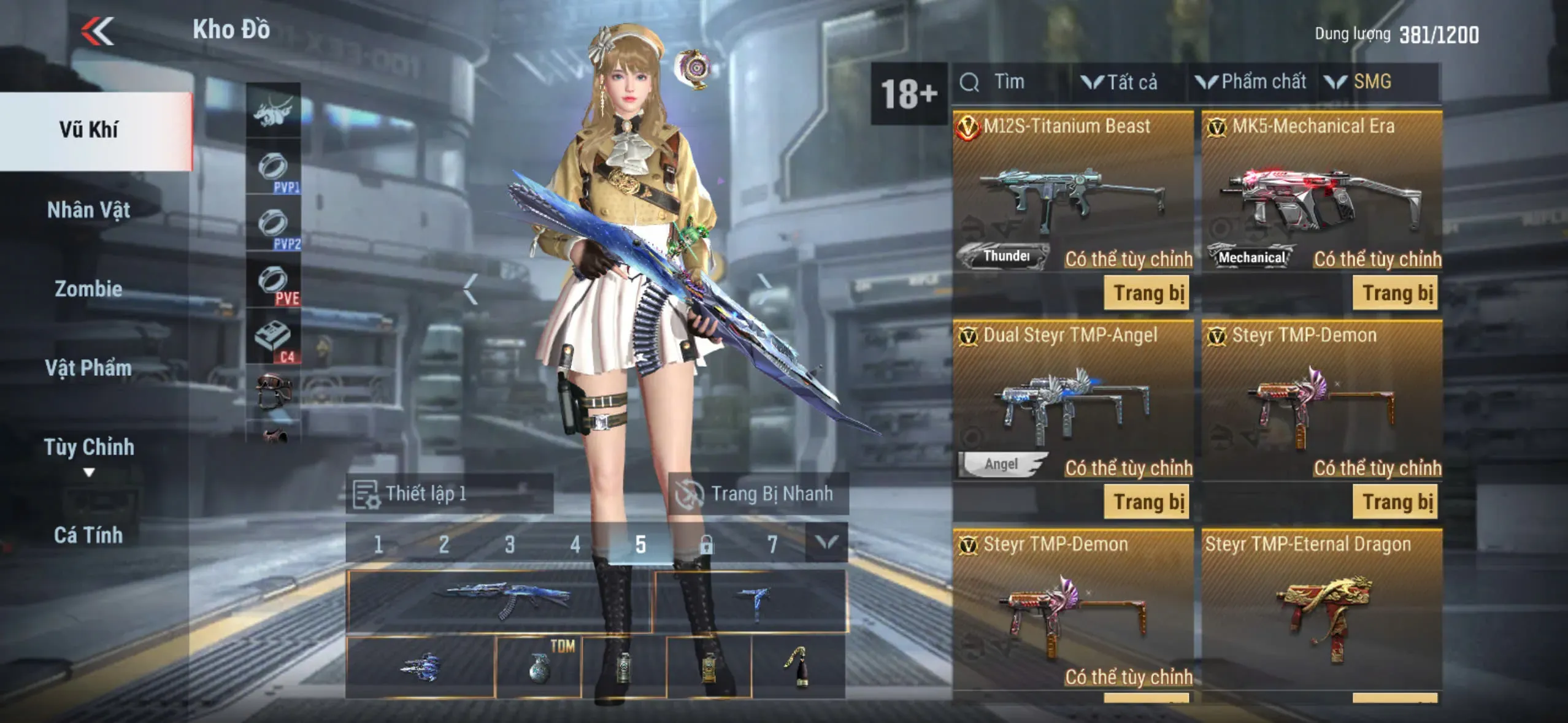
Task: Activate Trang Bị Nhanh quick equip
Action: [758, 494]
